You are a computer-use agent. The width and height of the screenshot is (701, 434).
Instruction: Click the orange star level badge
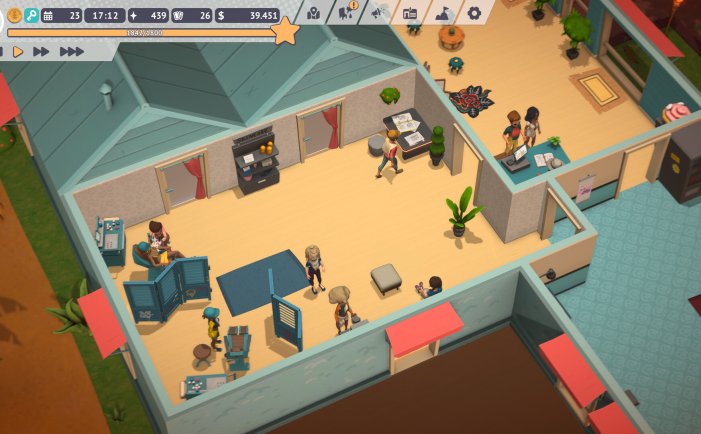point(285,32)
